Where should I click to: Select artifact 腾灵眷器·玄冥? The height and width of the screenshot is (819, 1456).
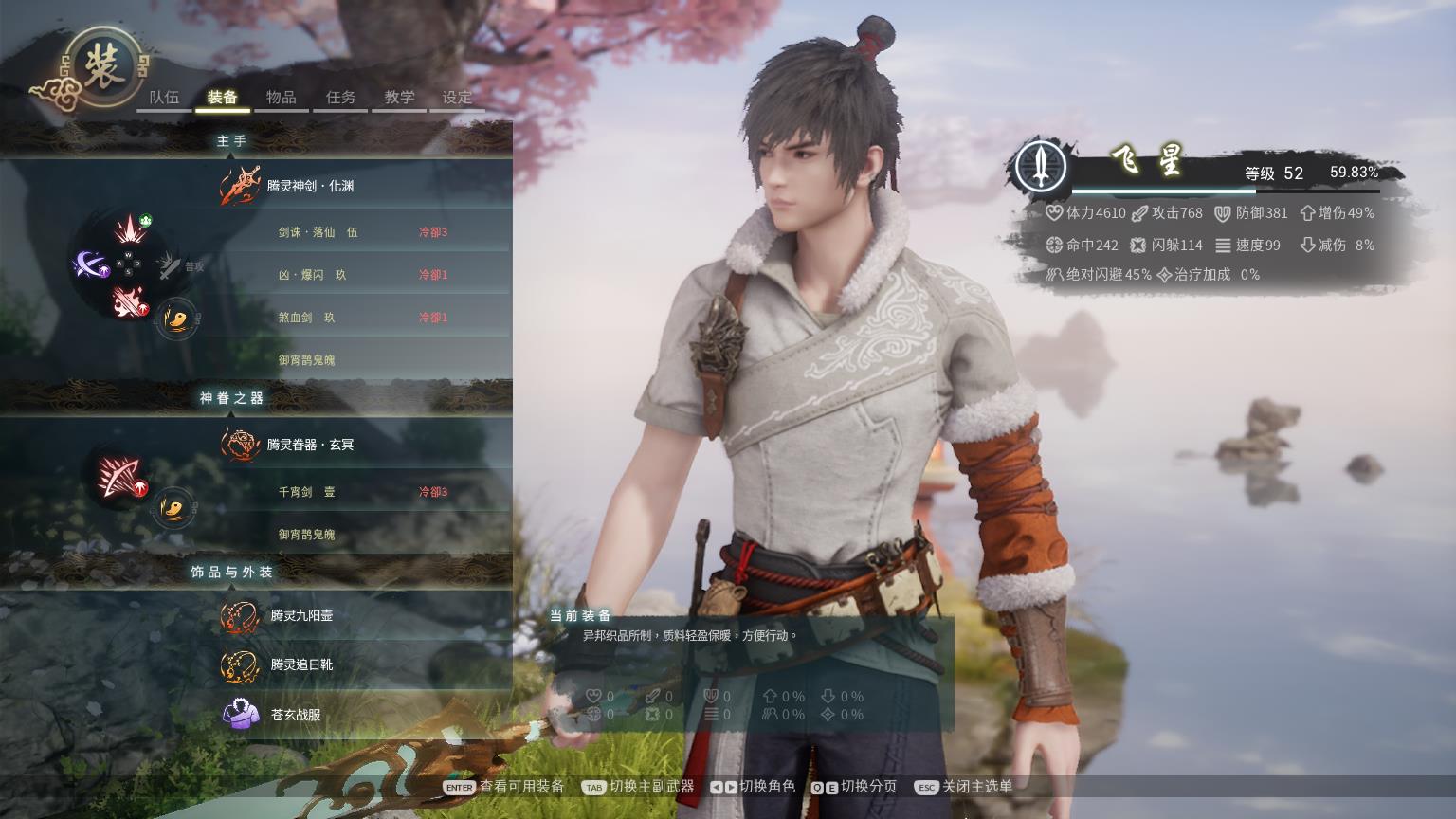[x=310, y=445]
